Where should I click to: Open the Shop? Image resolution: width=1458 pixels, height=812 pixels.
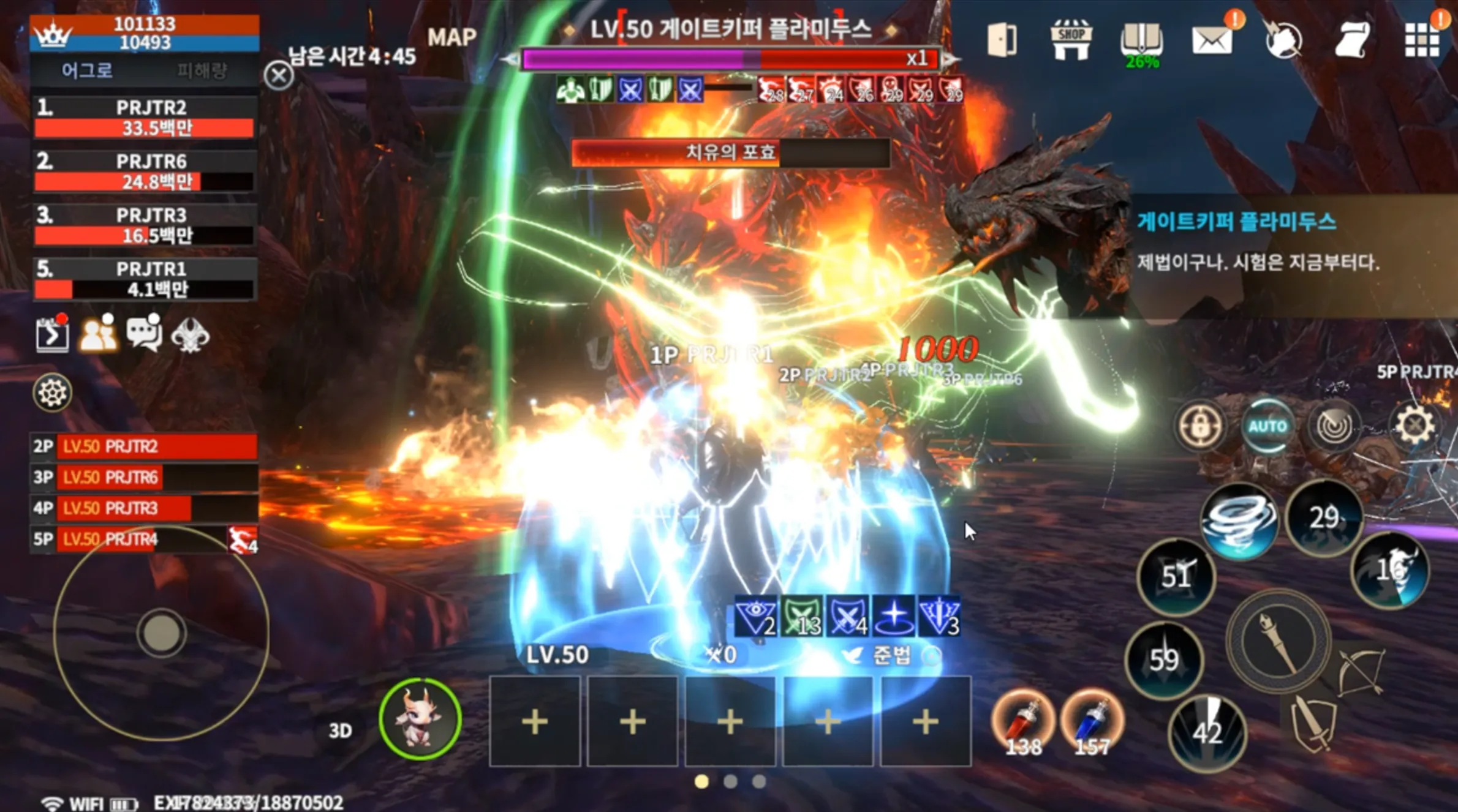pyautogui.click(x=1071, y=38)
